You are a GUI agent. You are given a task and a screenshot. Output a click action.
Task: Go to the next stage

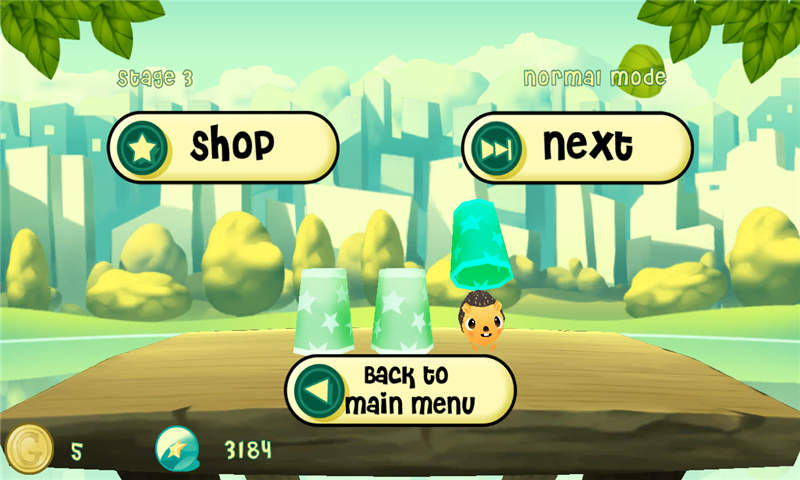click(x=577, y=147)
